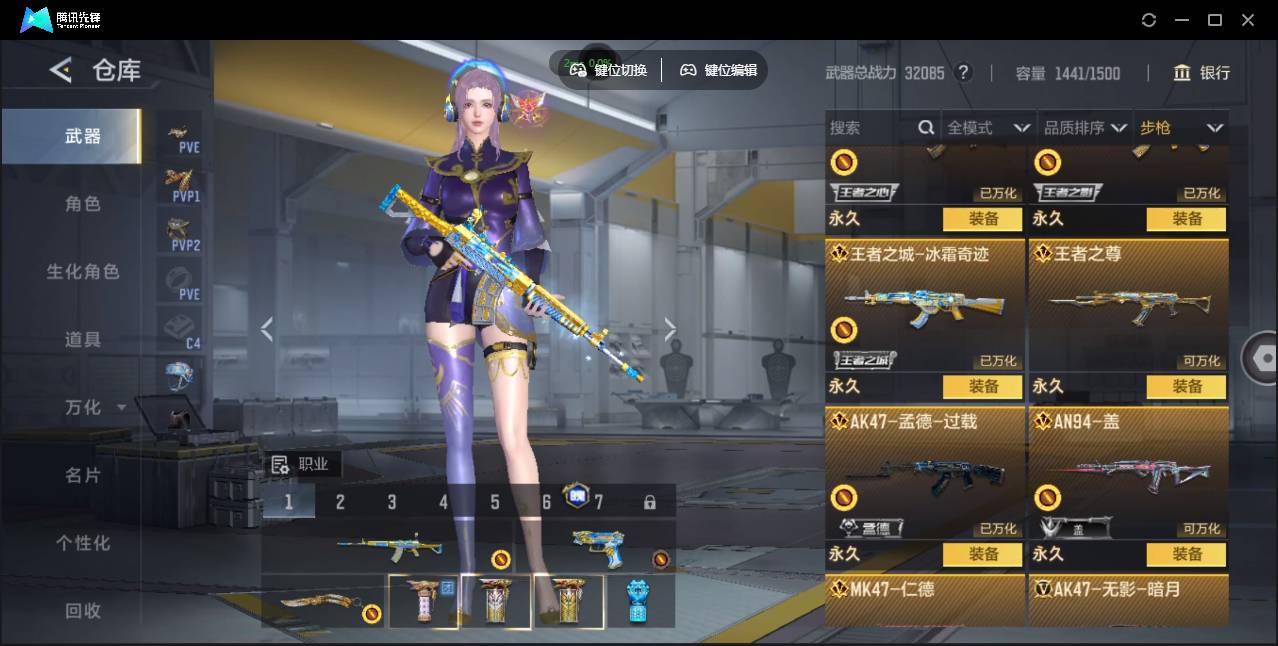Maximize the emulator window

1215,20
